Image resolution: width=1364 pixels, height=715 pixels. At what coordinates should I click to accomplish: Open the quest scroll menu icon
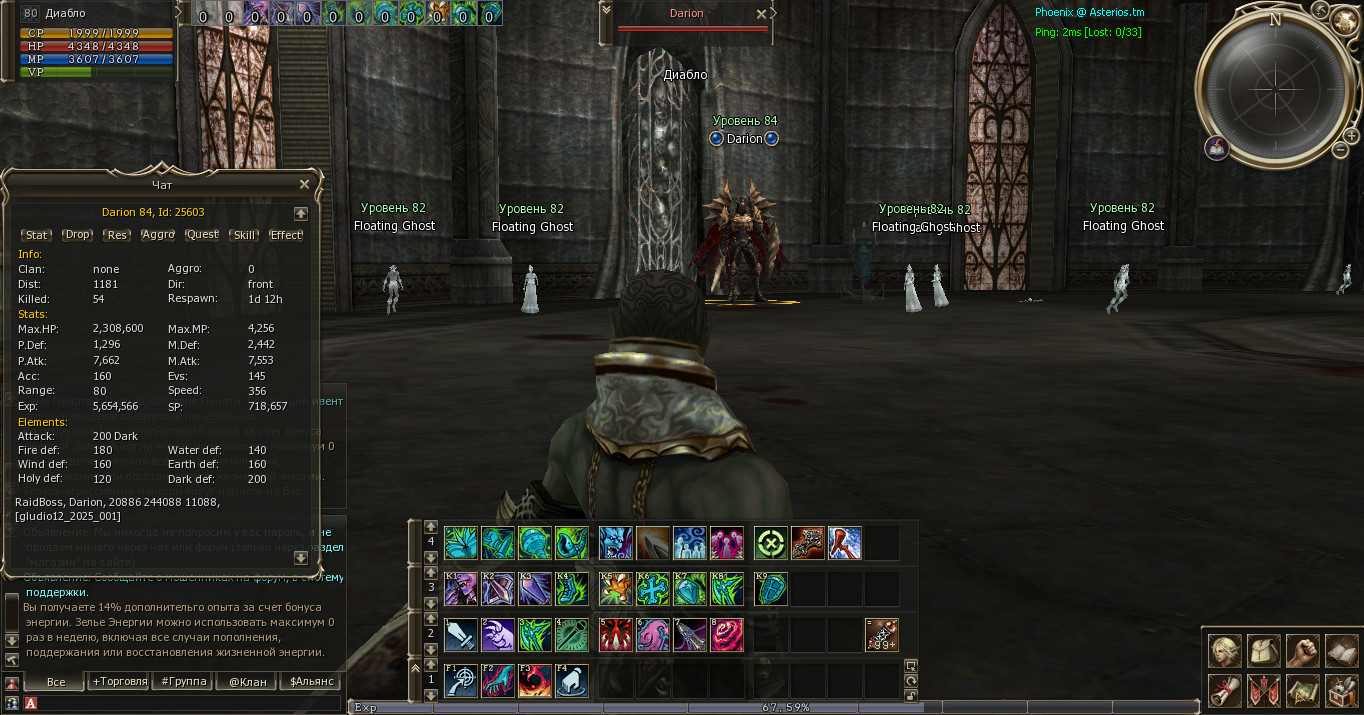pyautogui.click(x=1225, y=690)
